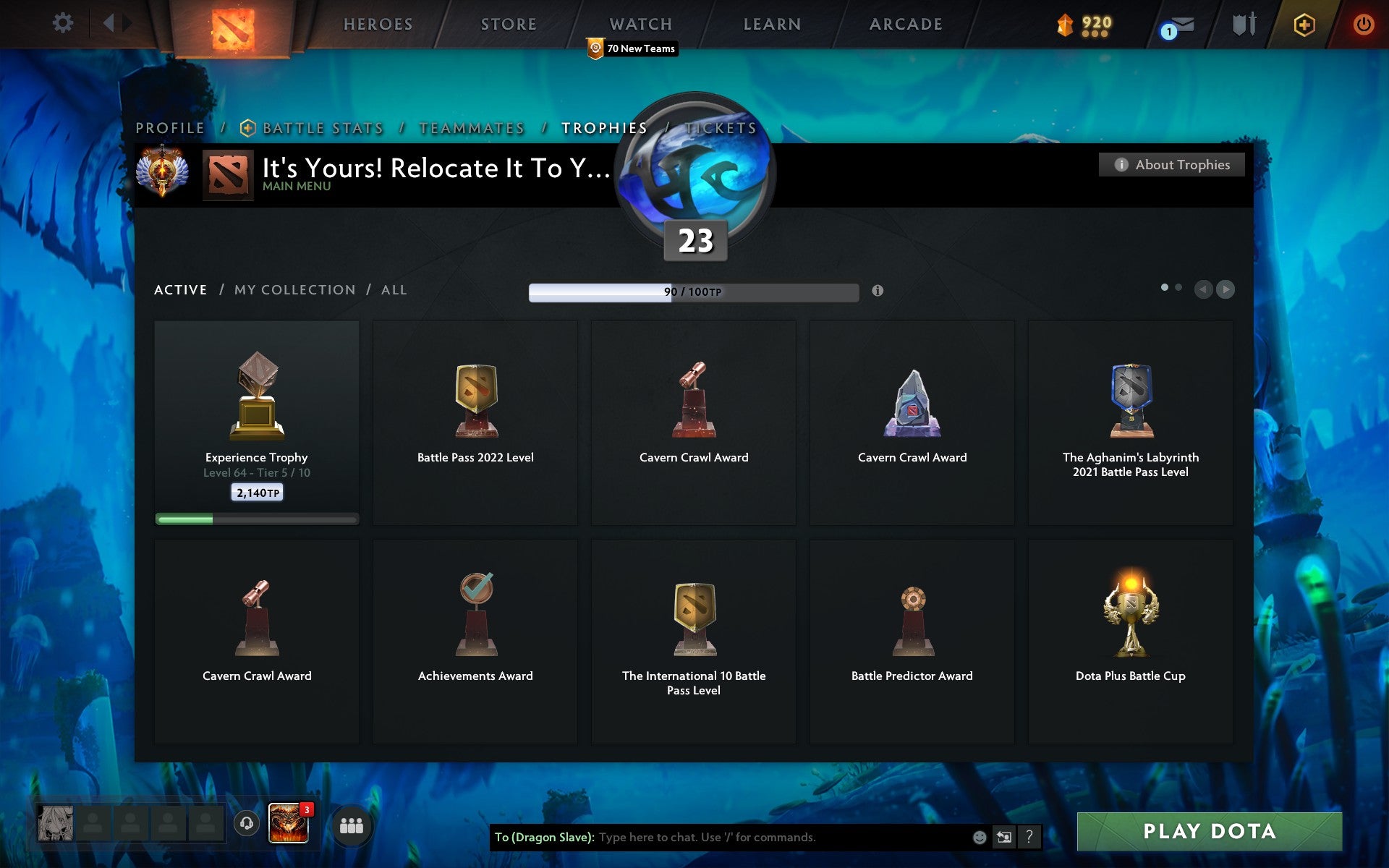Viewport: 1389px width, 868px height.
Task: Click the second pagination dot
Action: 1179,287
